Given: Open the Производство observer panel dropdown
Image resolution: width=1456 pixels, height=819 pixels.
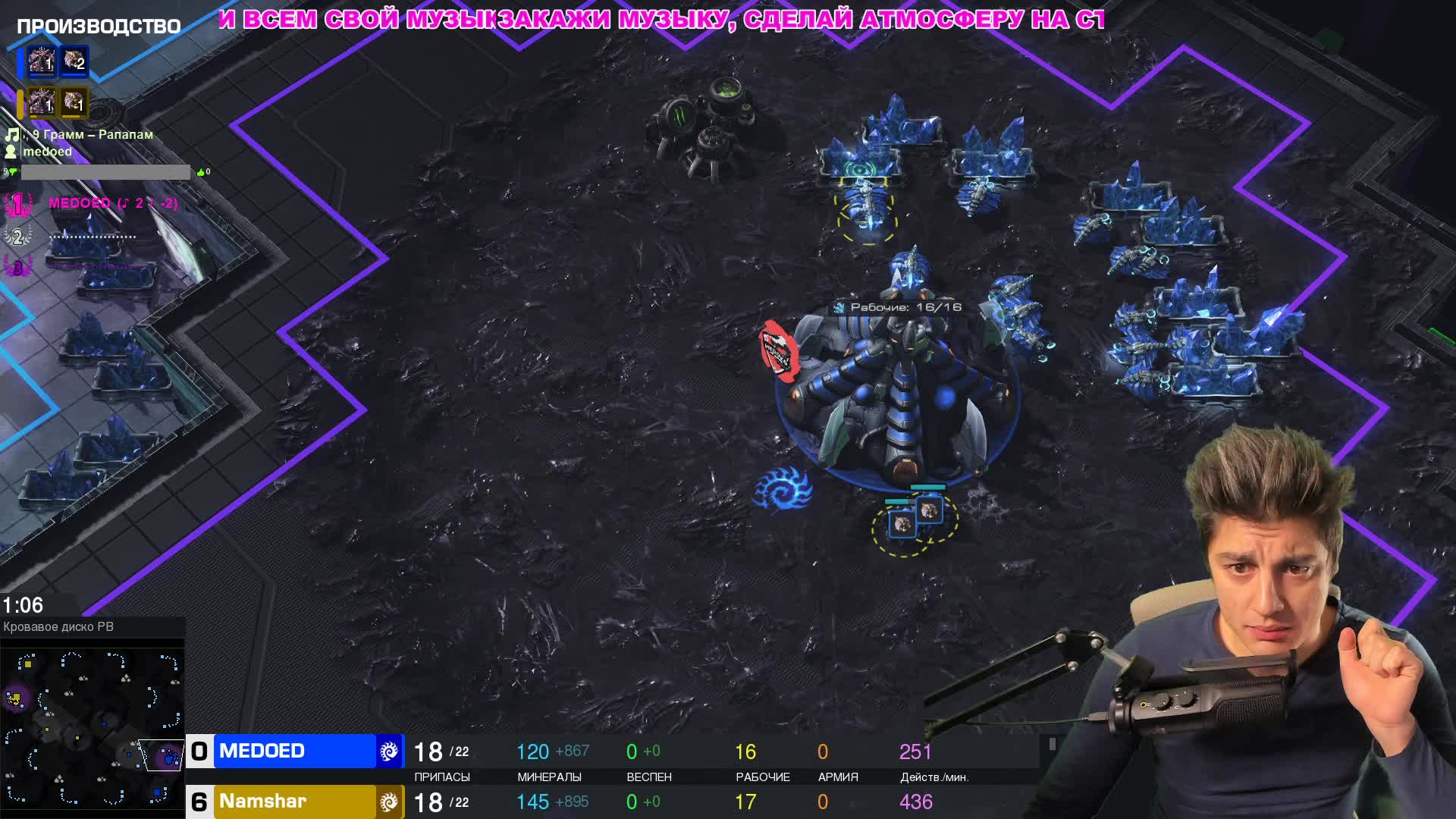Looking at the screenshot, I should point(99,27).
